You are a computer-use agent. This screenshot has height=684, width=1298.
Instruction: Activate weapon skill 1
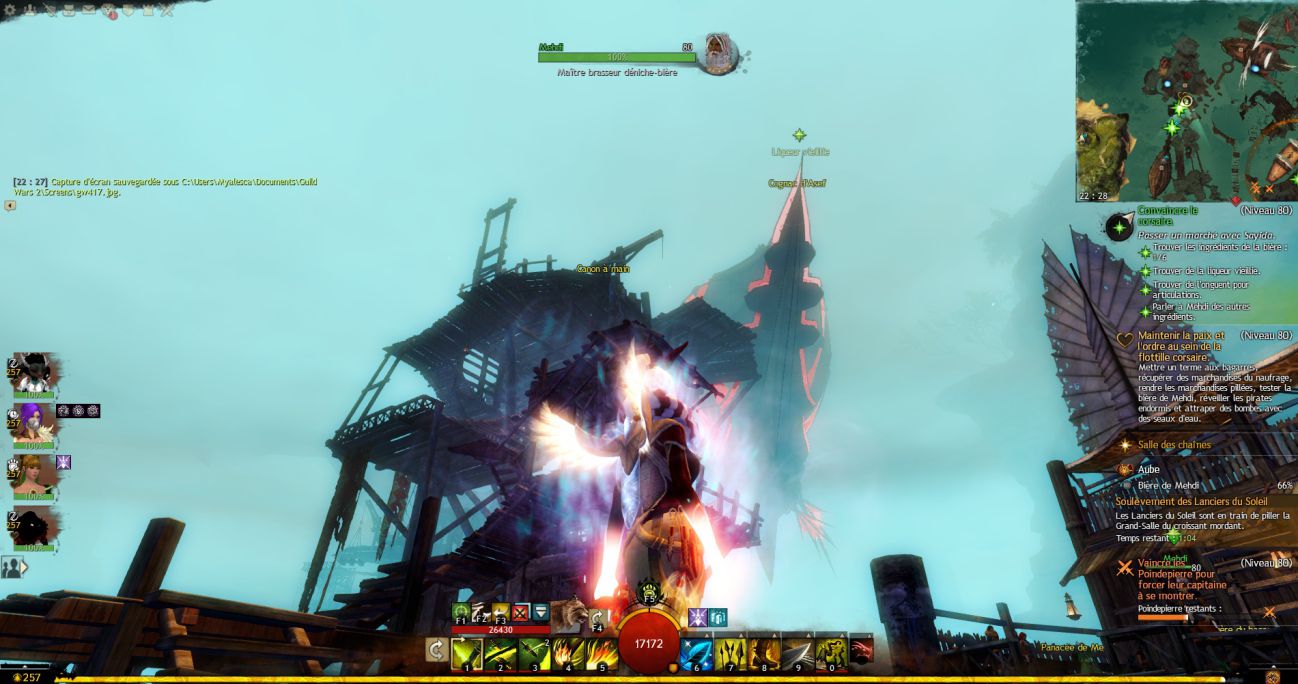[x=467, y=652]
